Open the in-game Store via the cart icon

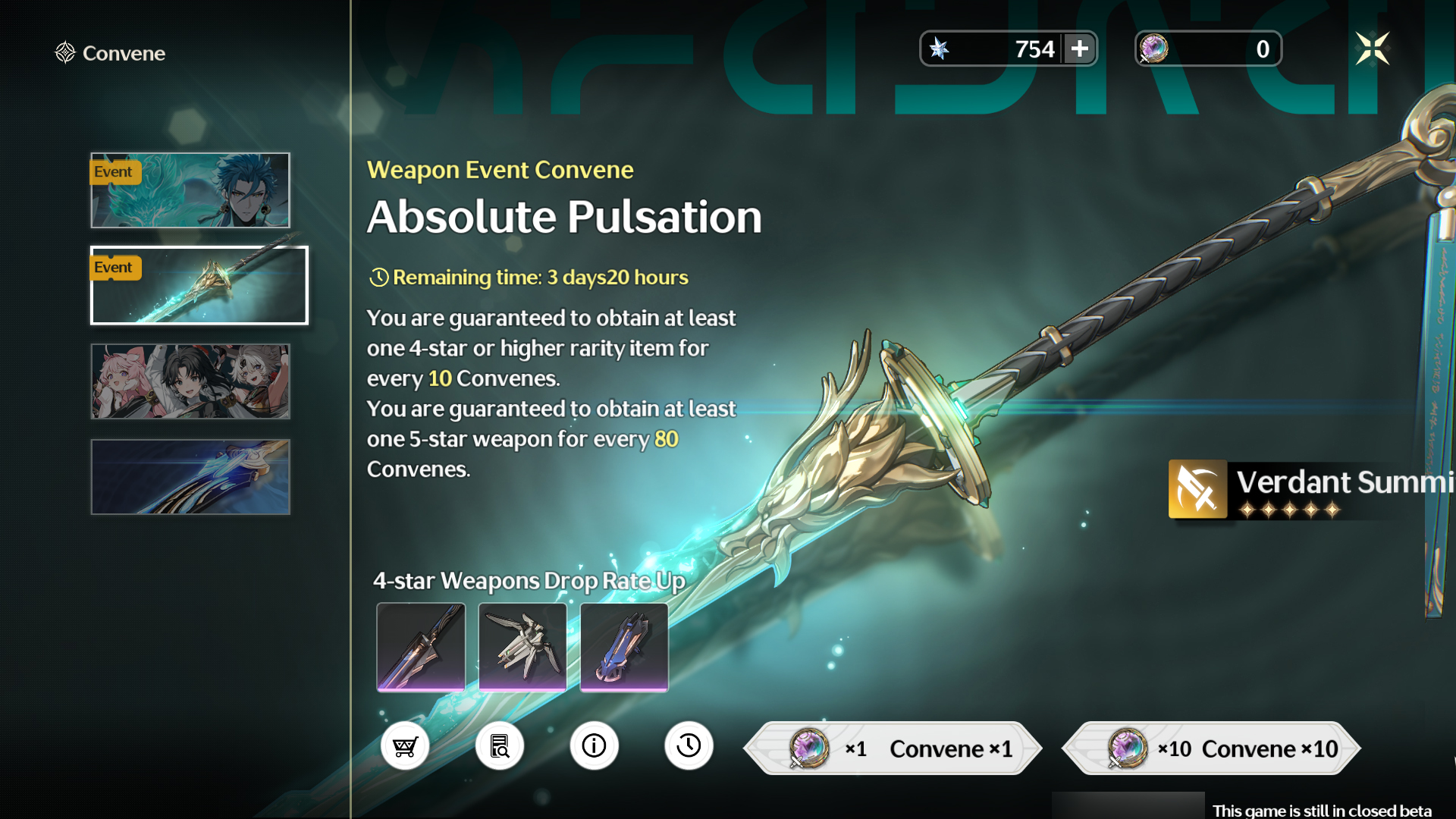(405, 746)
